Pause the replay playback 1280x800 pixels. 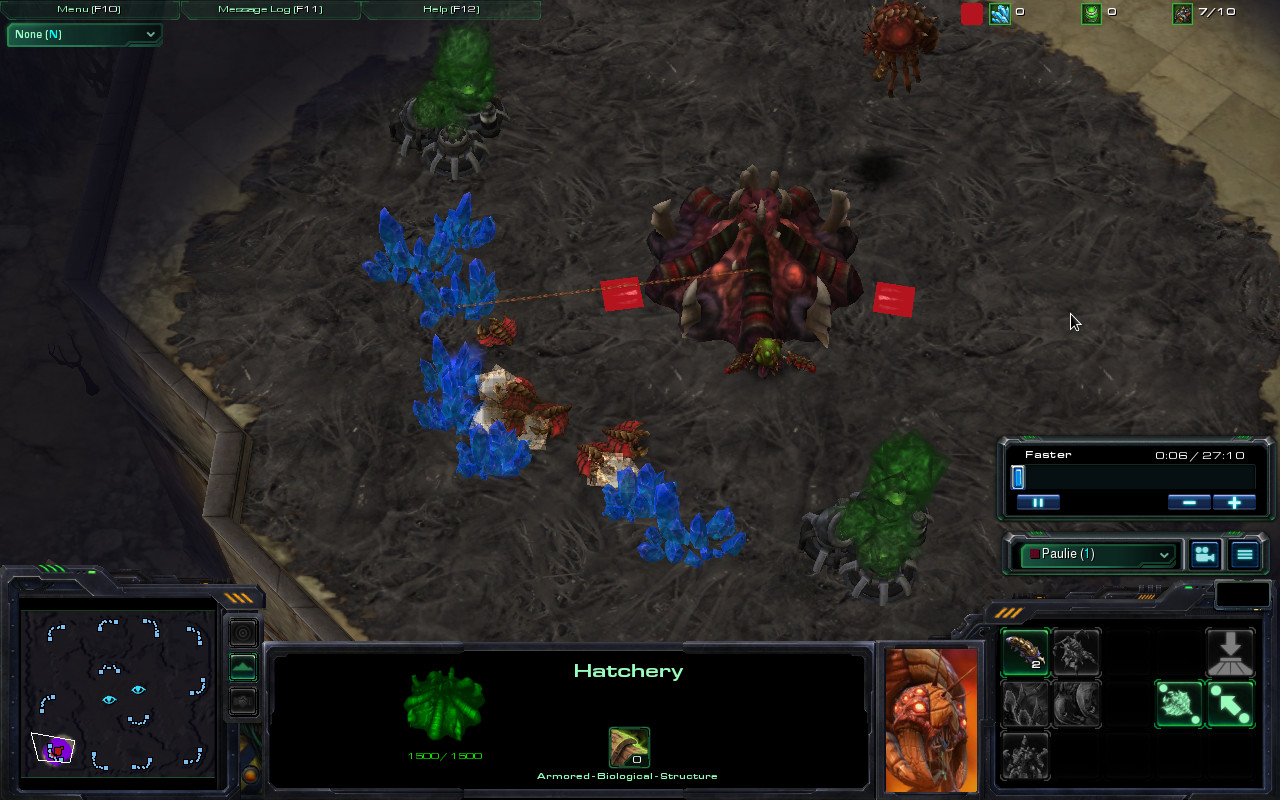(x=1038, y=502)
